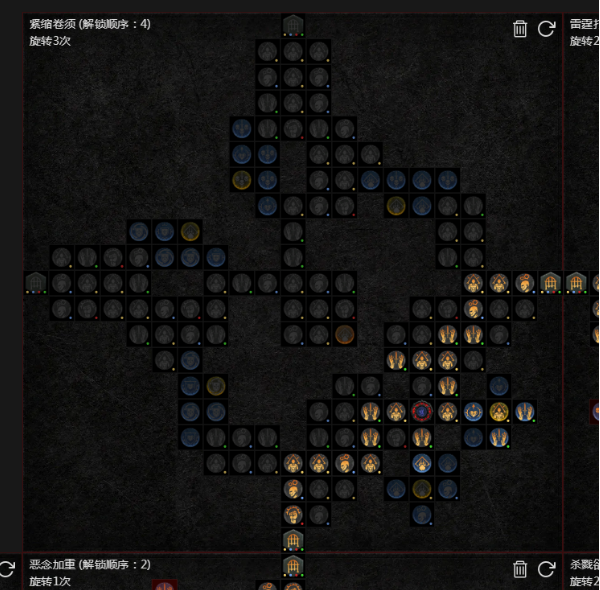This screenshot has width=600, height=590.
Task: Select the bottom gate node inside 紧缩卷须 board
Action: tap(292, 541)
